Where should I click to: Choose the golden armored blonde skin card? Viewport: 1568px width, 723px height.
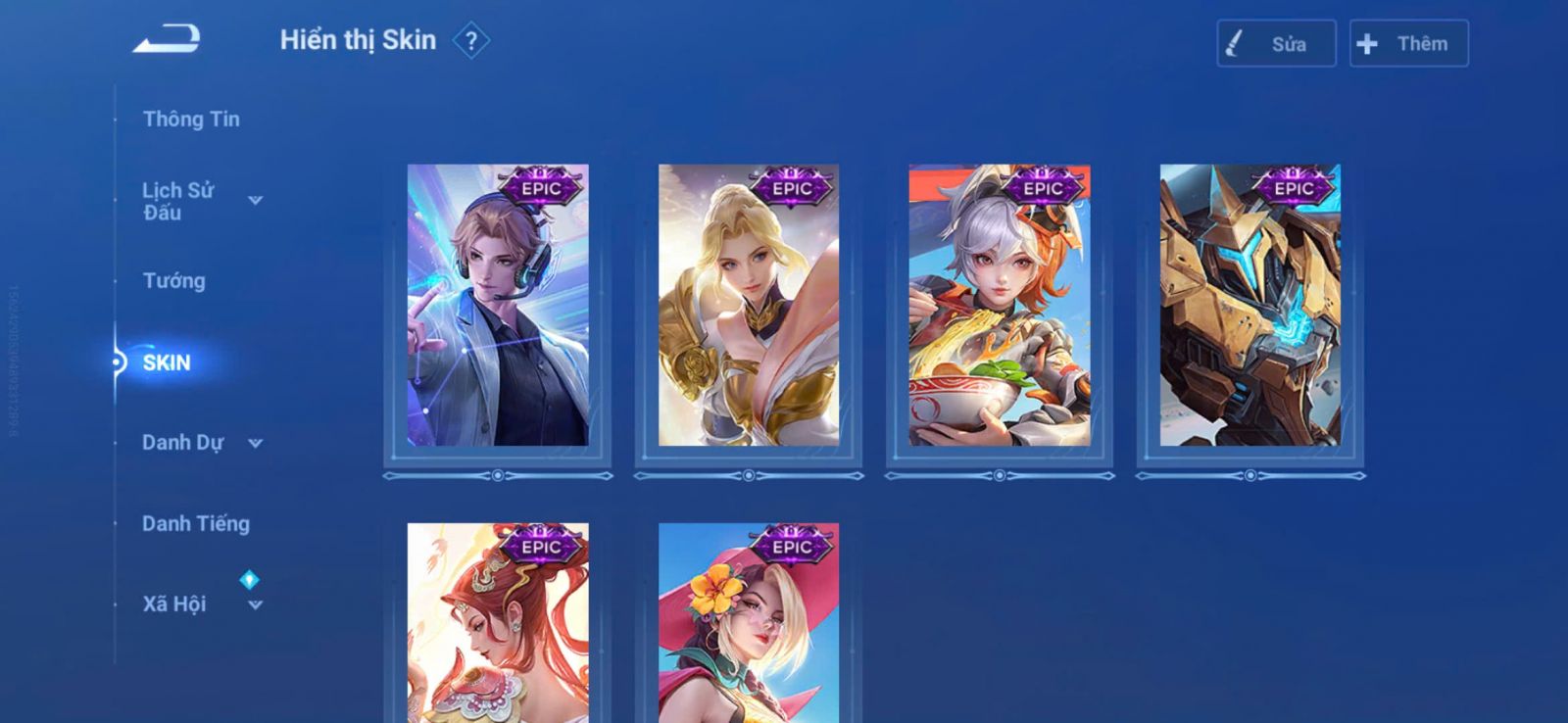(x=749, y=306)
